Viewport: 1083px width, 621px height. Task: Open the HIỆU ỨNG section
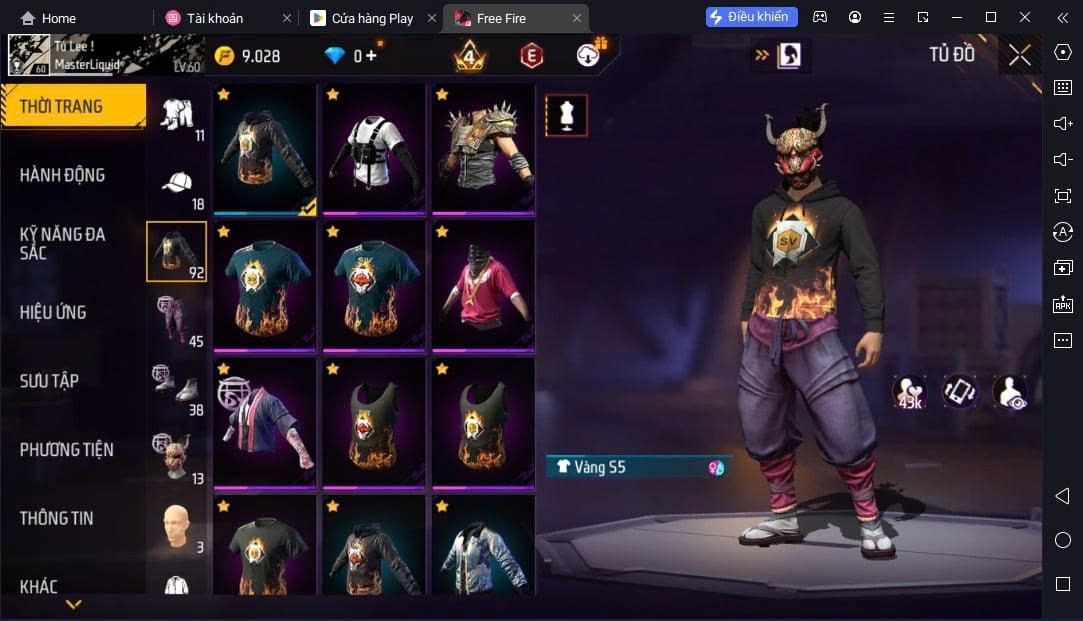53,312
